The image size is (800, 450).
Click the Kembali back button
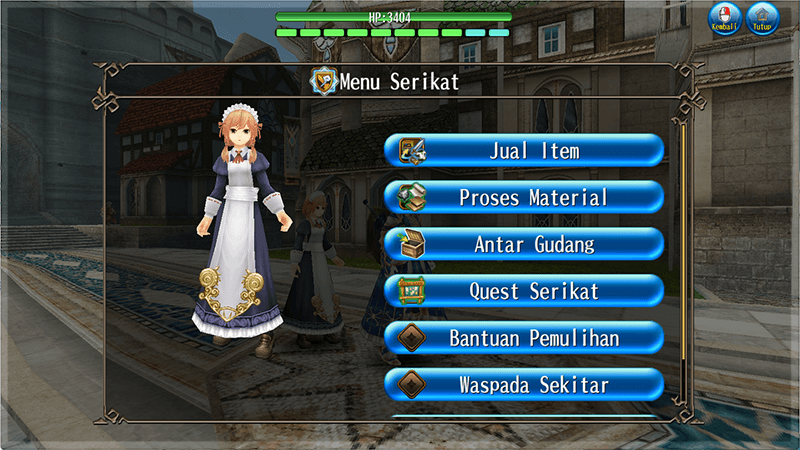tap(725, 18)
